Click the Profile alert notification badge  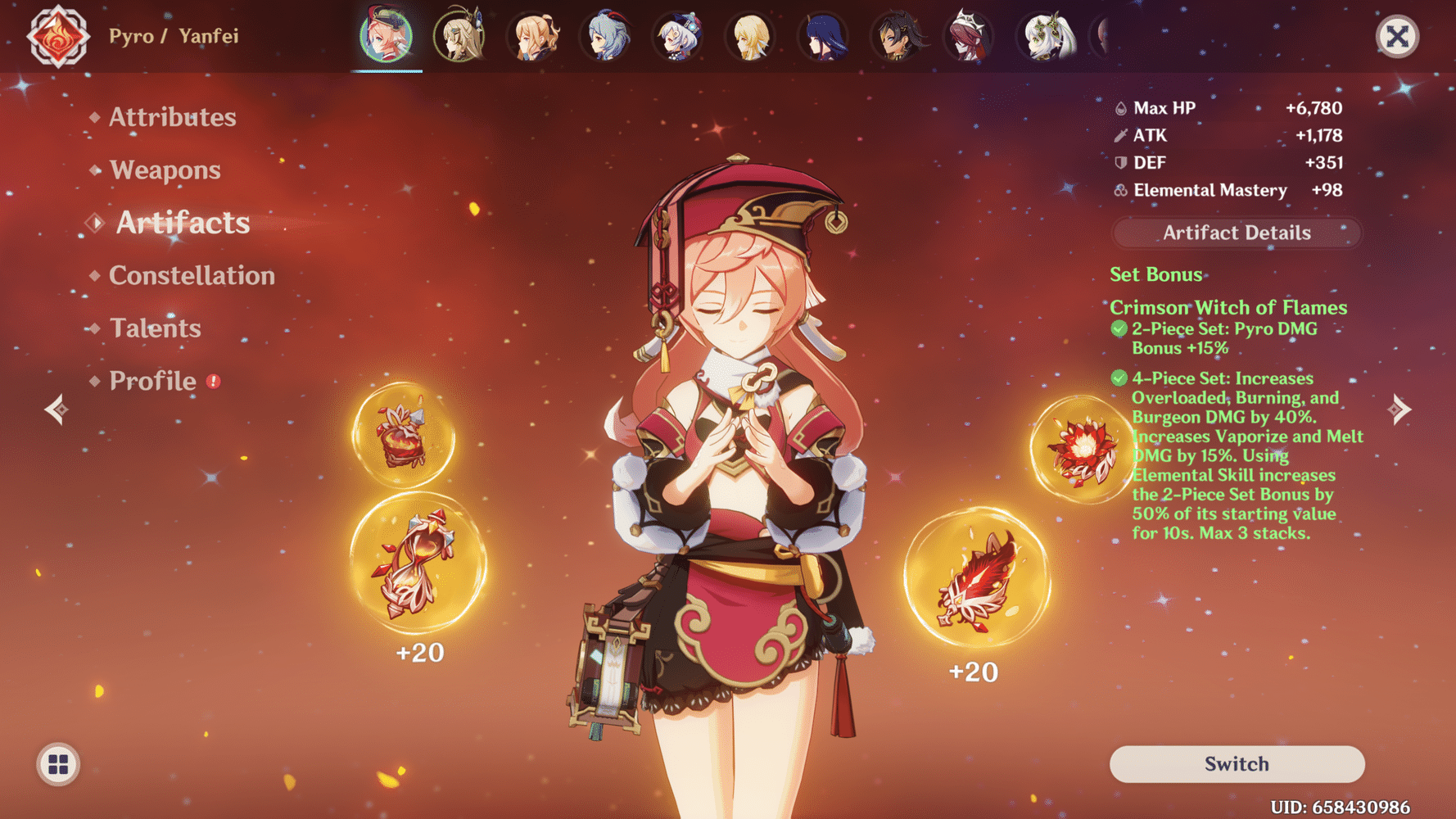click(212, 379)
